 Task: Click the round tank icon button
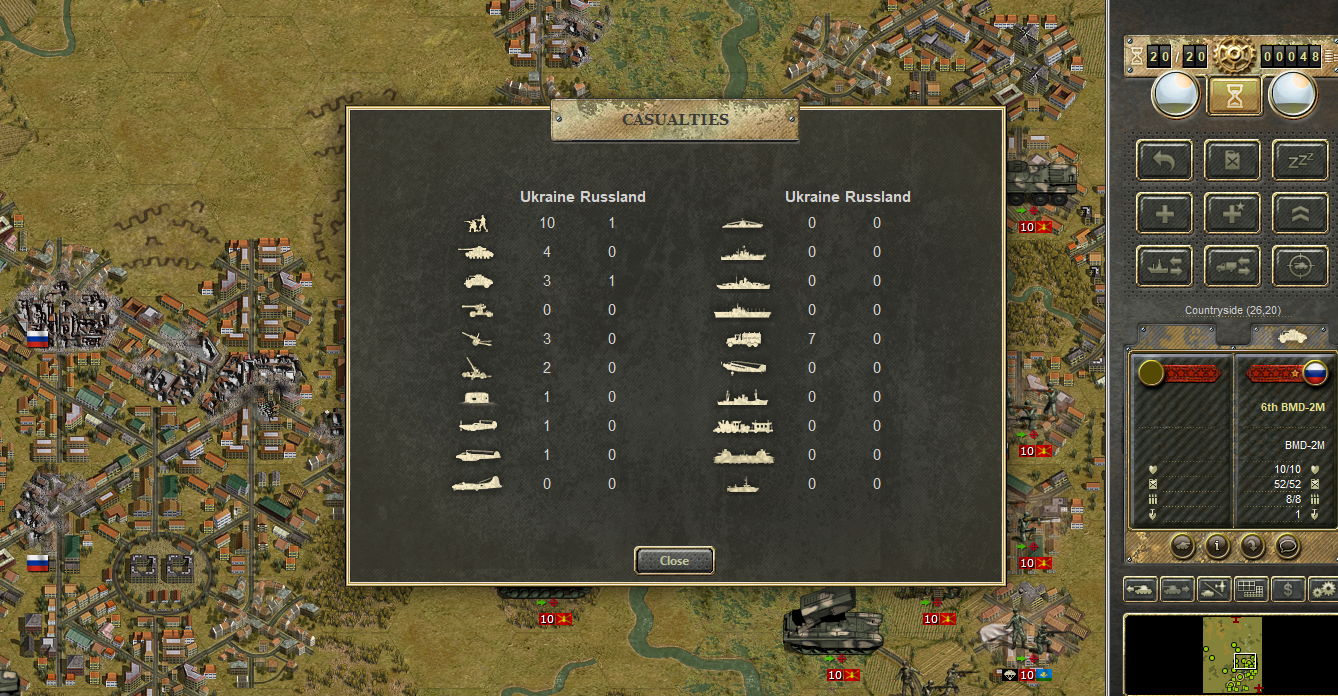[x=1182, y=546]
